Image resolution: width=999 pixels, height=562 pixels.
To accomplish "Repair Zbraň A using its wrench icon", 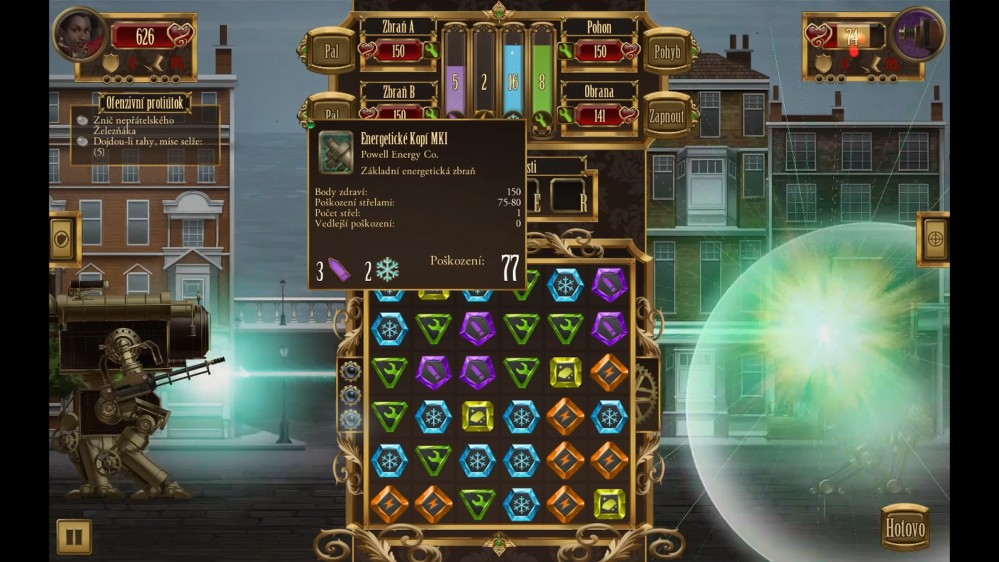I will click(431, 52).
